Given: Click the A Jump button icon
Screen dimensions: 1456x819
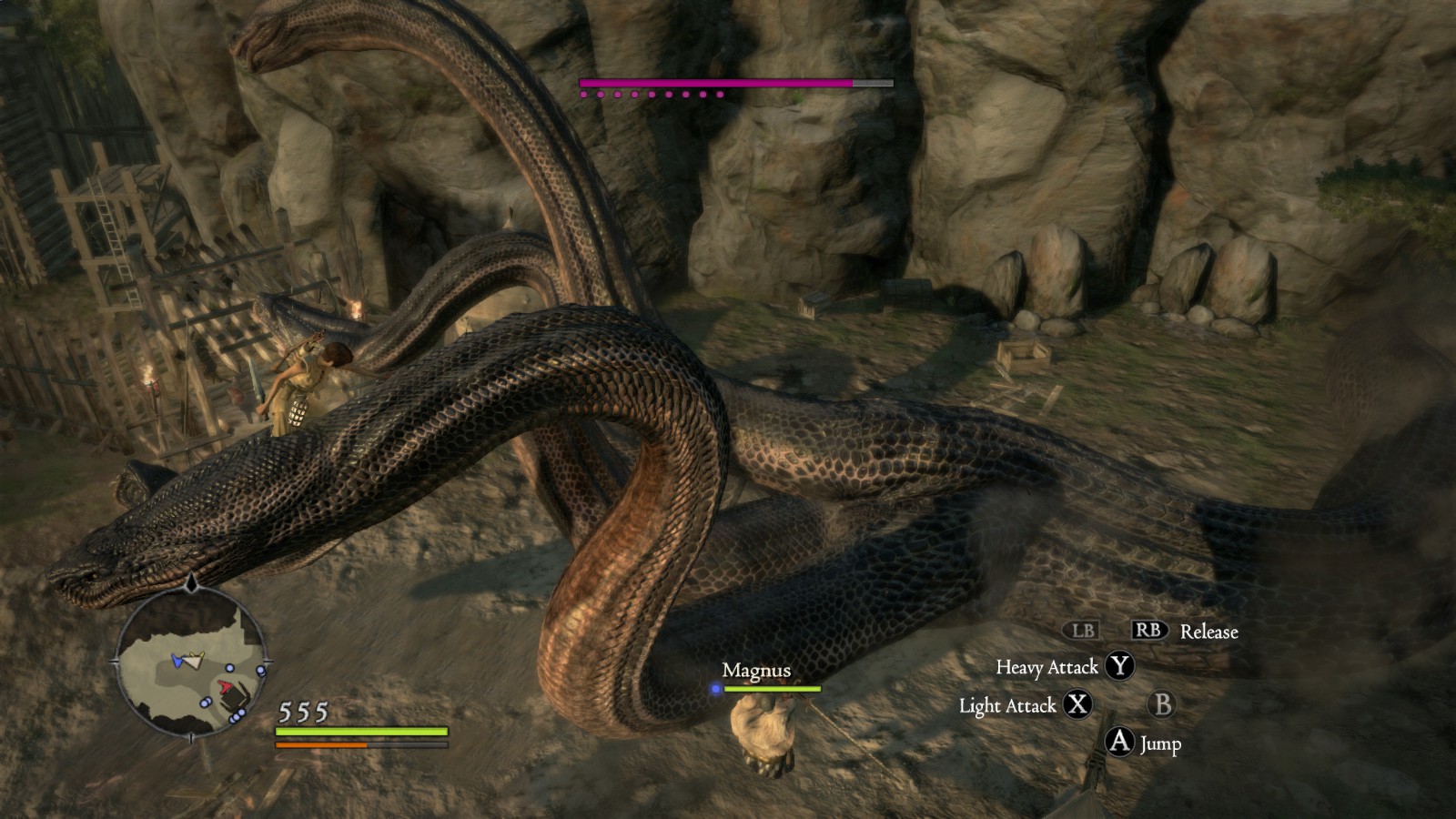Looking at the screenshot, I should tap(1117, 743).
